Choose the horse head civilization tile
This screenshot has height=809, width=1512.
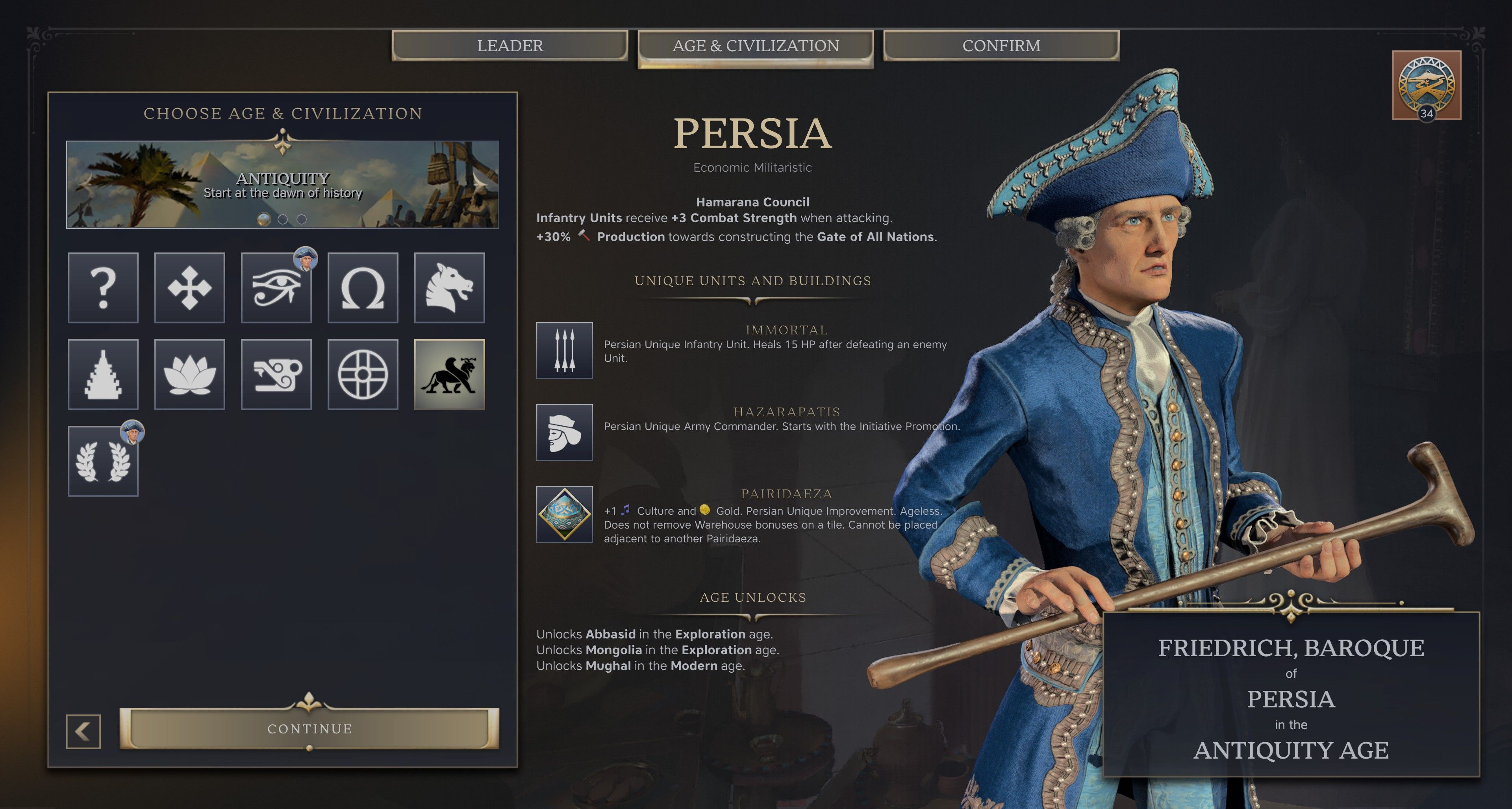[449, 288]
